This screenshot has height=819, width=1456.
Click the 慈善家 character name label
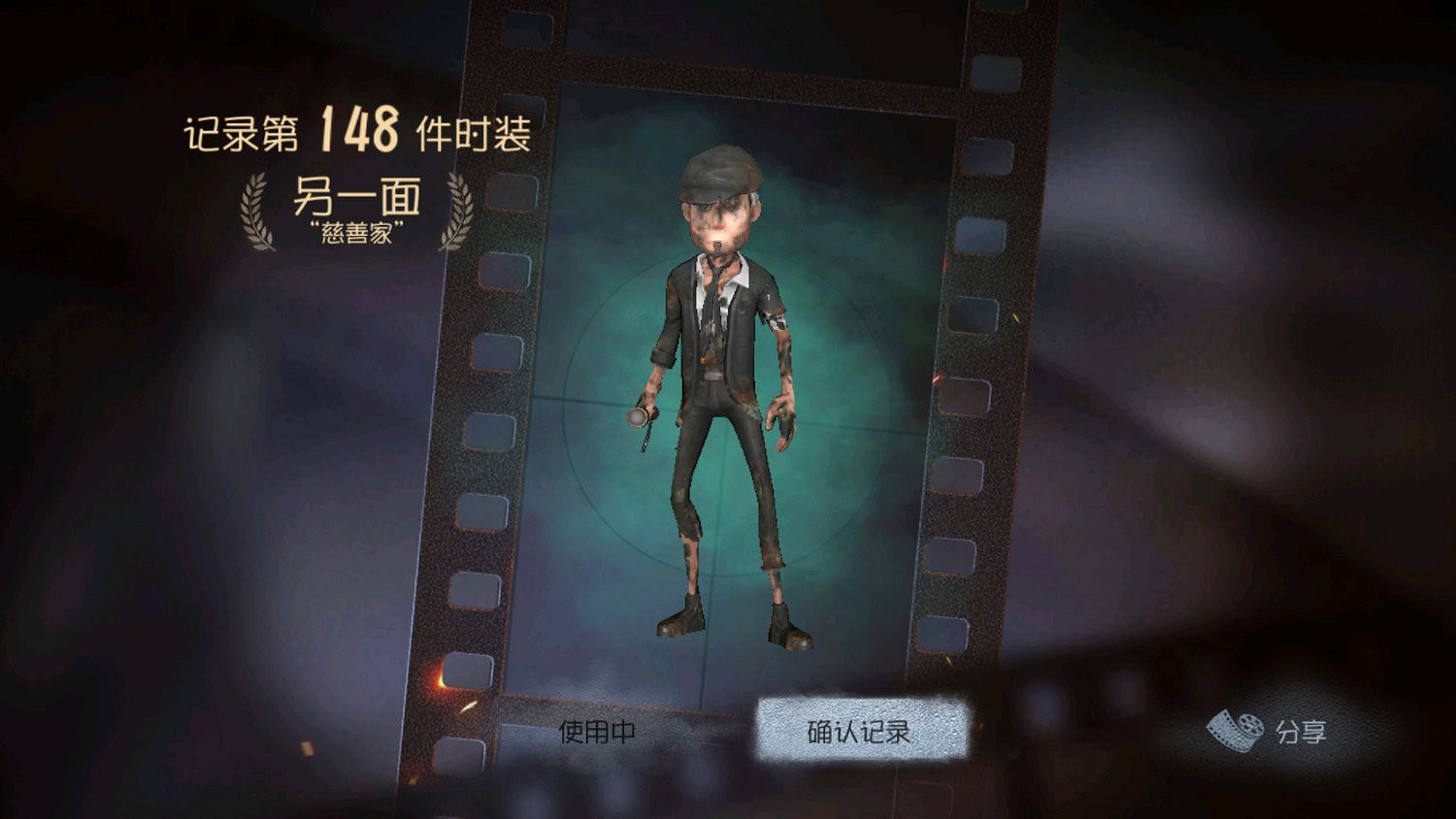click(x=355, y=233)
